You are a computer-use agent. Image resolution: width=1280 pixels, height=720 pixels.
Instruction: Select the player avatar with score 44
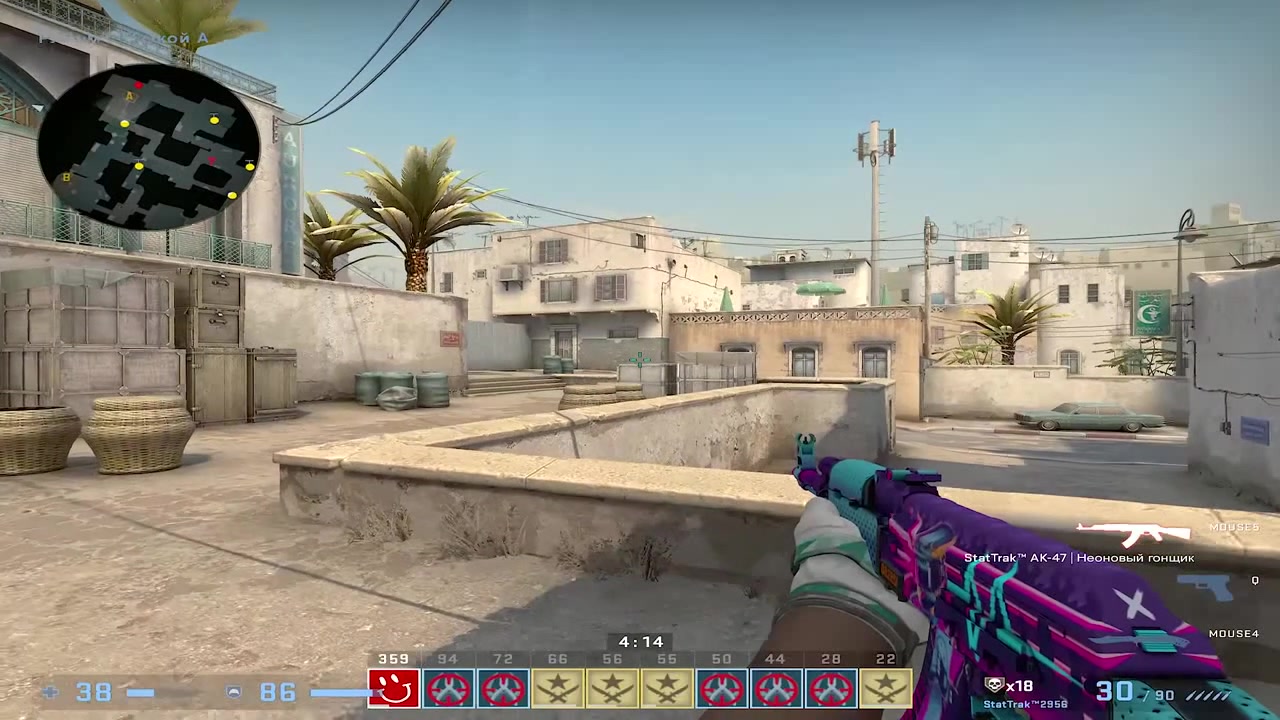pyautogui.click(x=776, y=688)
